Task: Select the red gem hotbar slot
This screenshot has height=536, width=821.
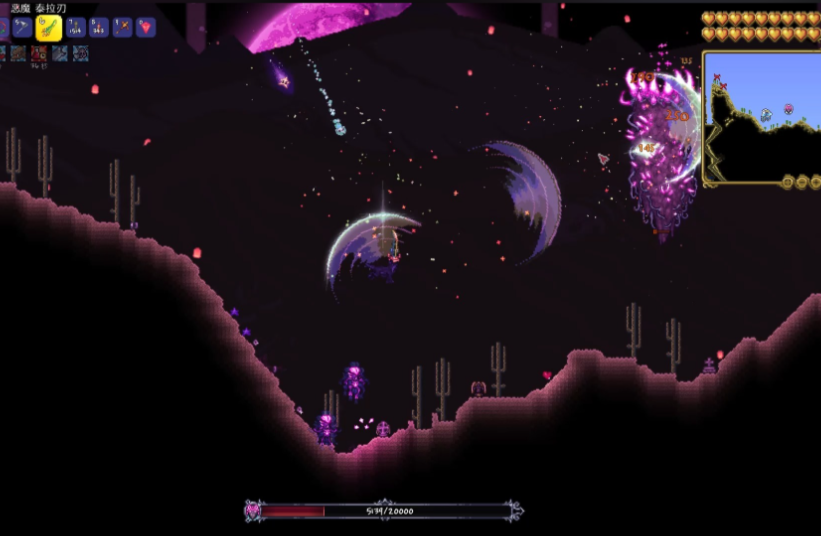Action: (x=146, y=28)
